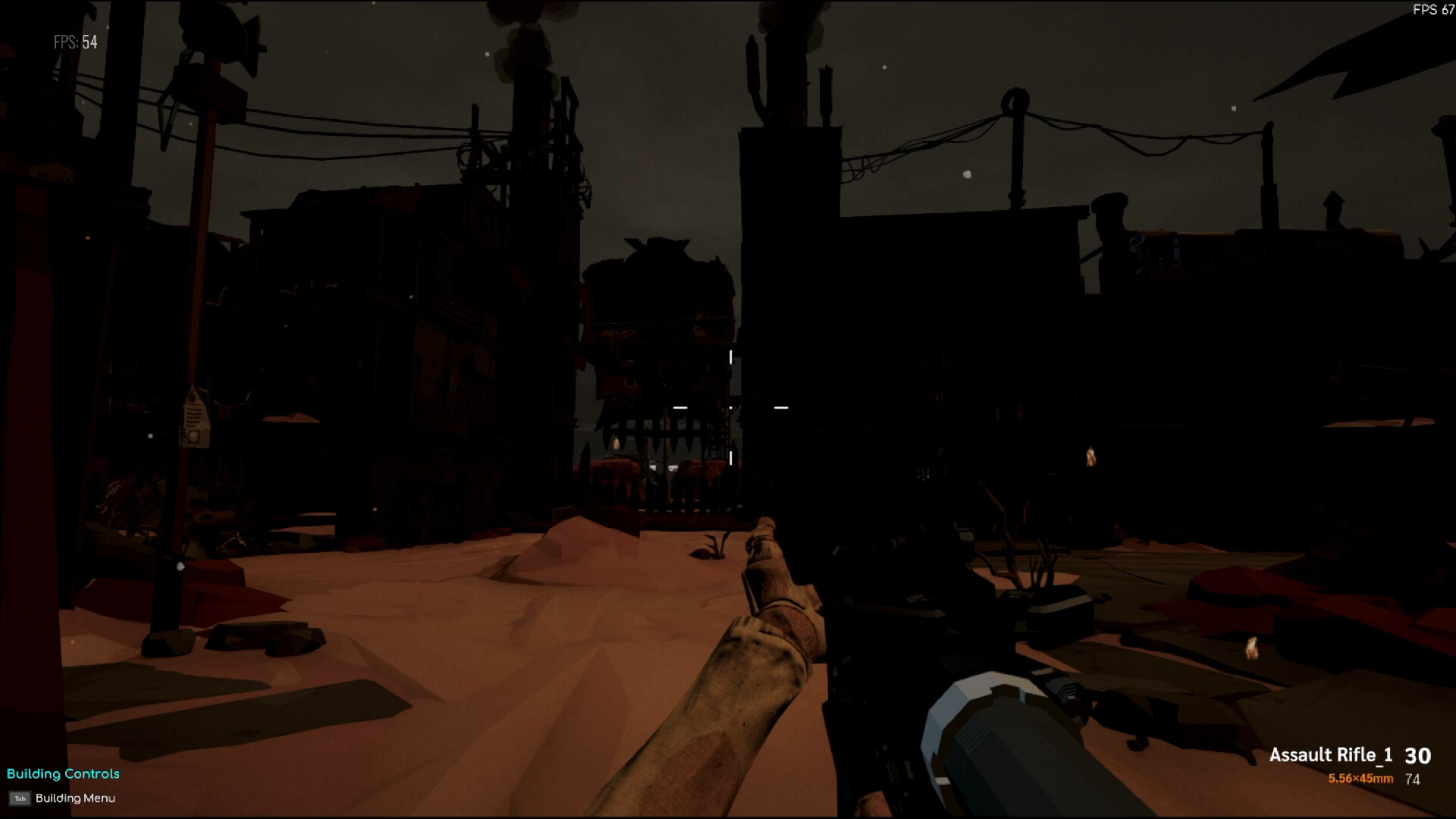Click the glowing ember on the right wall
1456x819 pixels.
click(1090, 457)
